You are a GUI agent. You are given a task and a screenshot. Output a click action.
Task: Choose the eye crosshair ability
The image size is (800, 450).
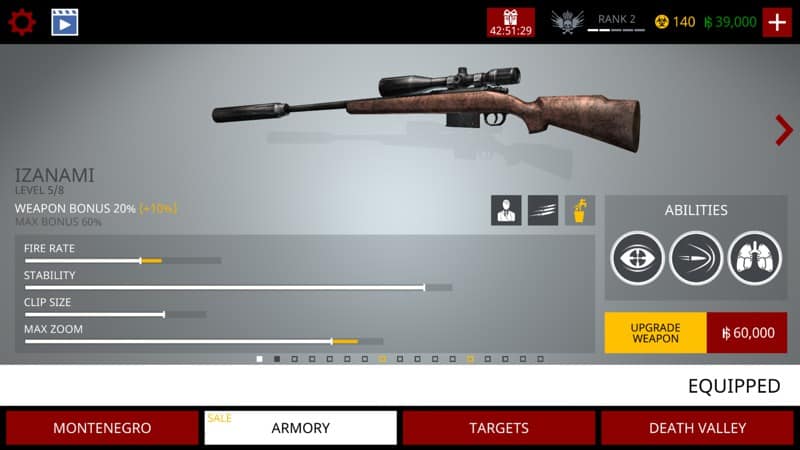pos(638,258)
